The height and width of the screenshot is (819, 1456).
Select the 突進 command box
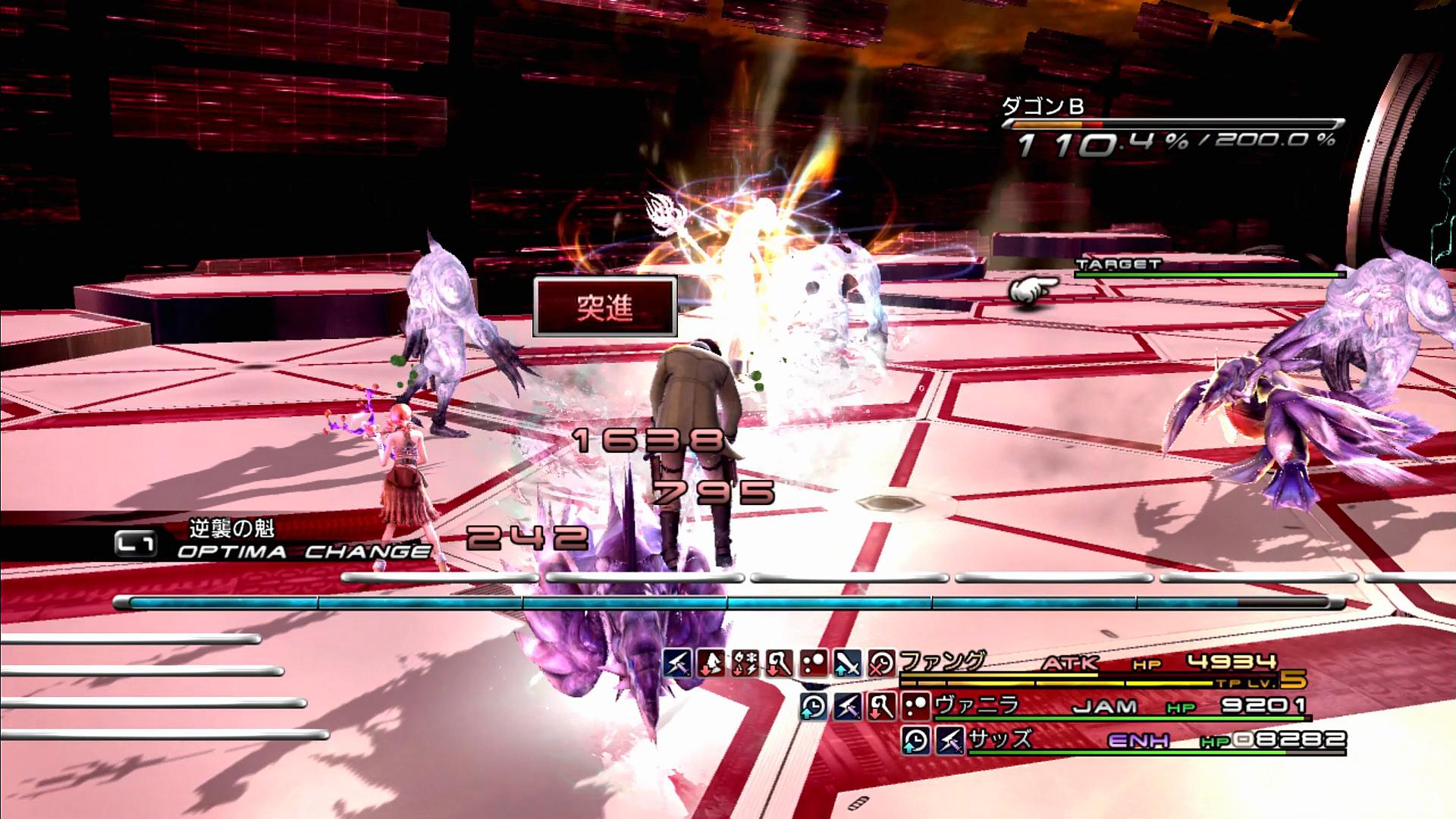[x=604, y=307]
